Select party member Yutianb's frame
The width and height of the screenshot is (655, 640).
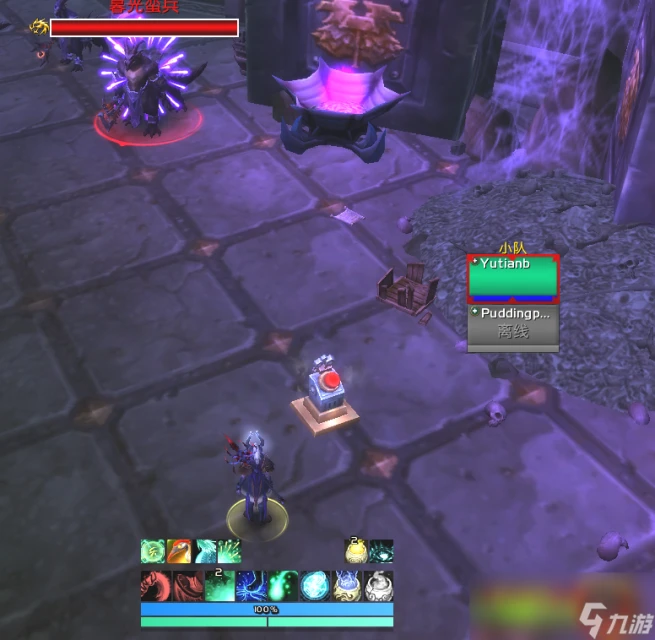pos(513,279)
